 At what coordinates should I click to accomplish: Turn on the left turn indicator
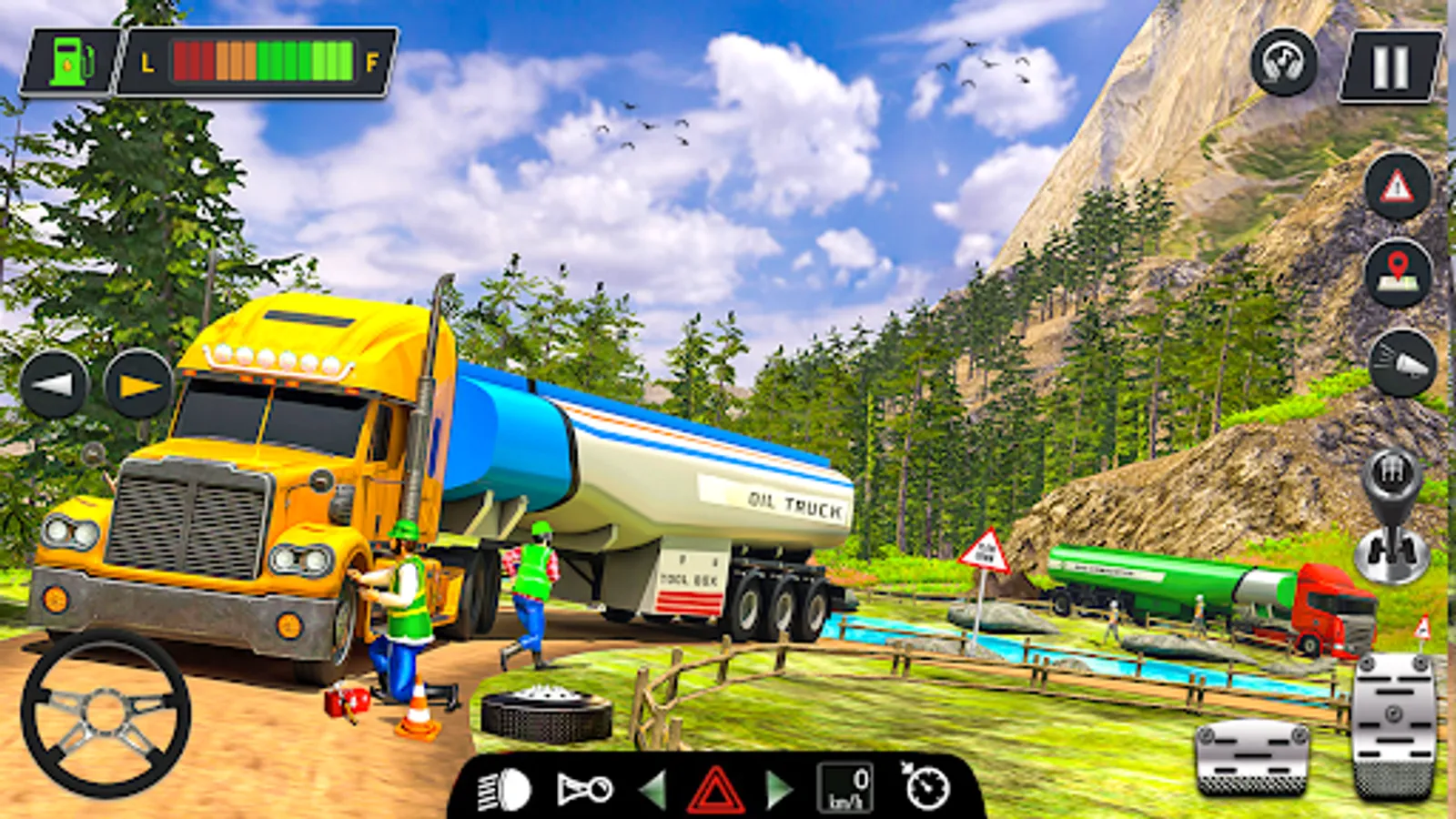coord(653,789)
